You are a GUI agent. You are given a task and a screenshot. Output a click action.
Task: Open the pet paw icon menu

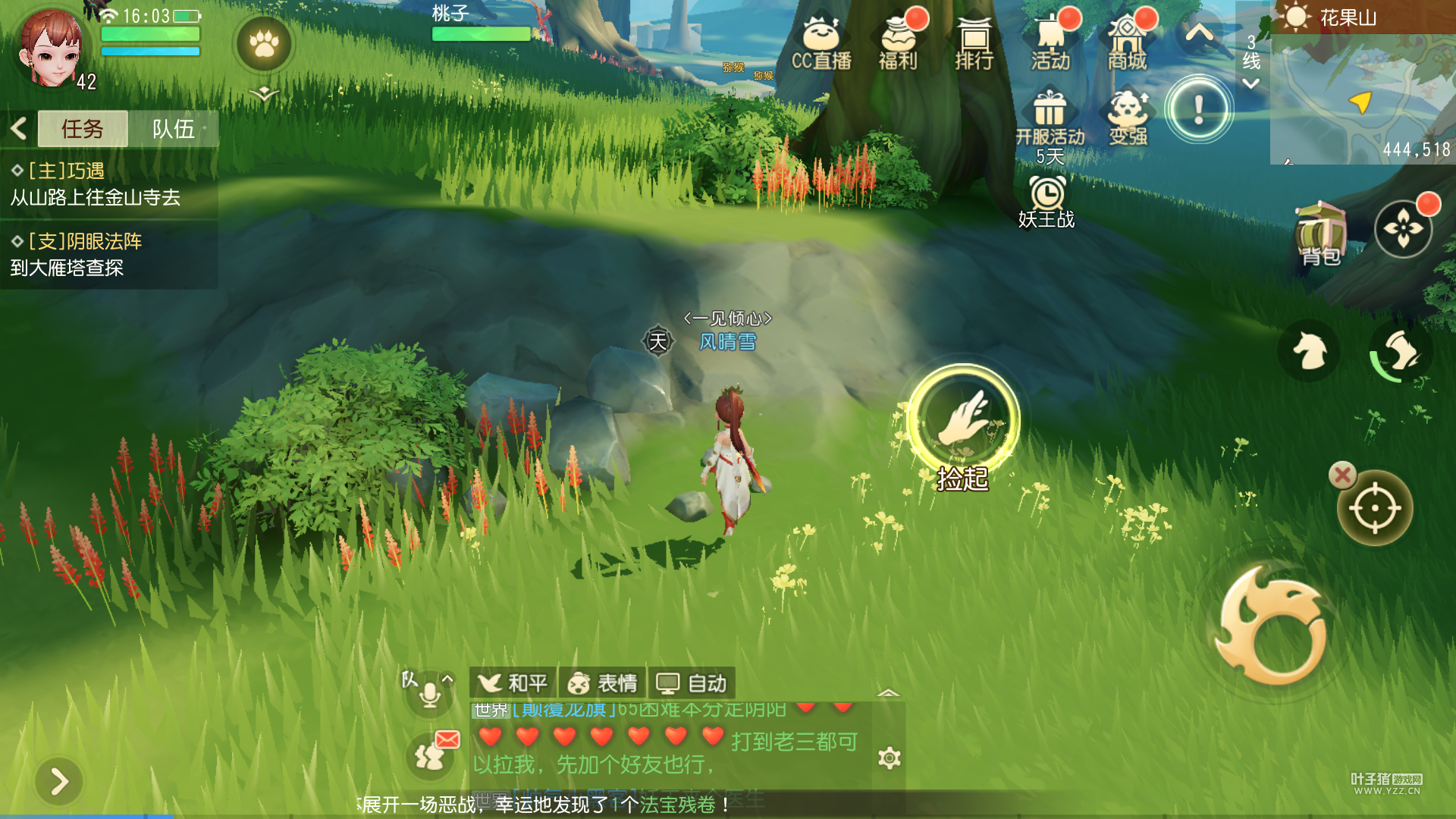coord(264,44)
